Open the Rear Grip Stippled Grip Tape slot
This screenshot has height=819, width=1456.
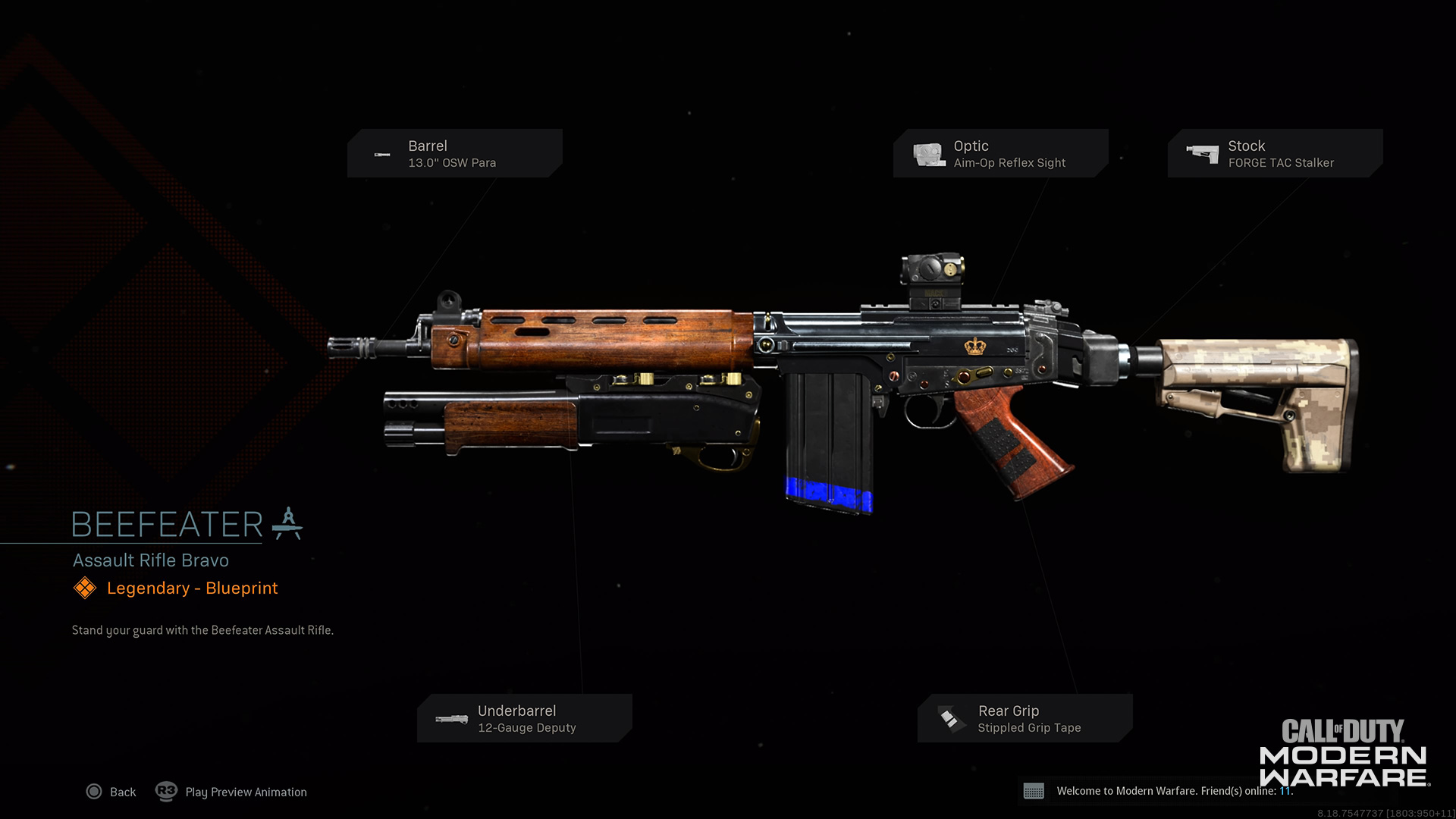click(1025, 718)
